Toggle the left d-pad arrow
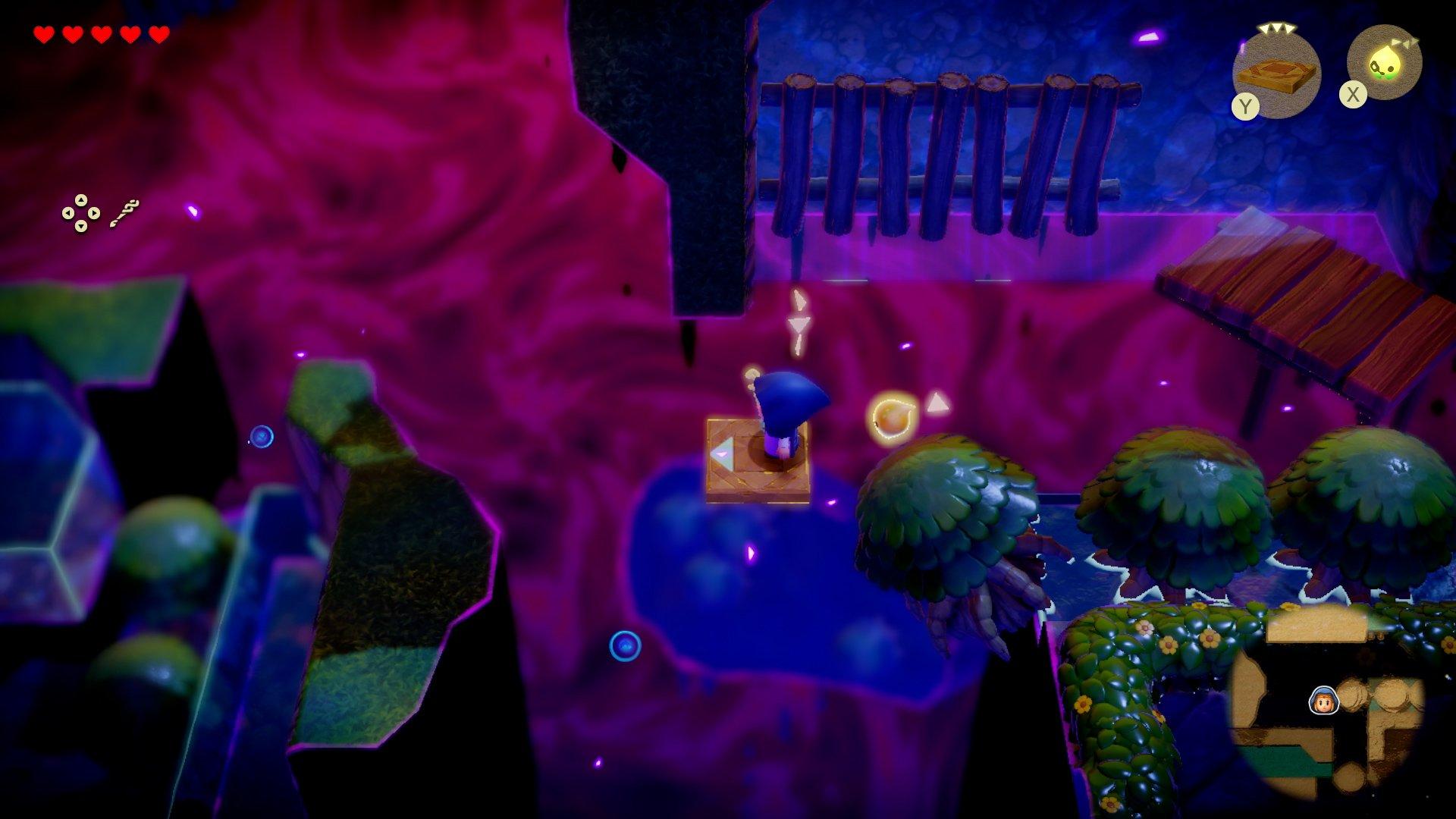 (x=68, y=213)
